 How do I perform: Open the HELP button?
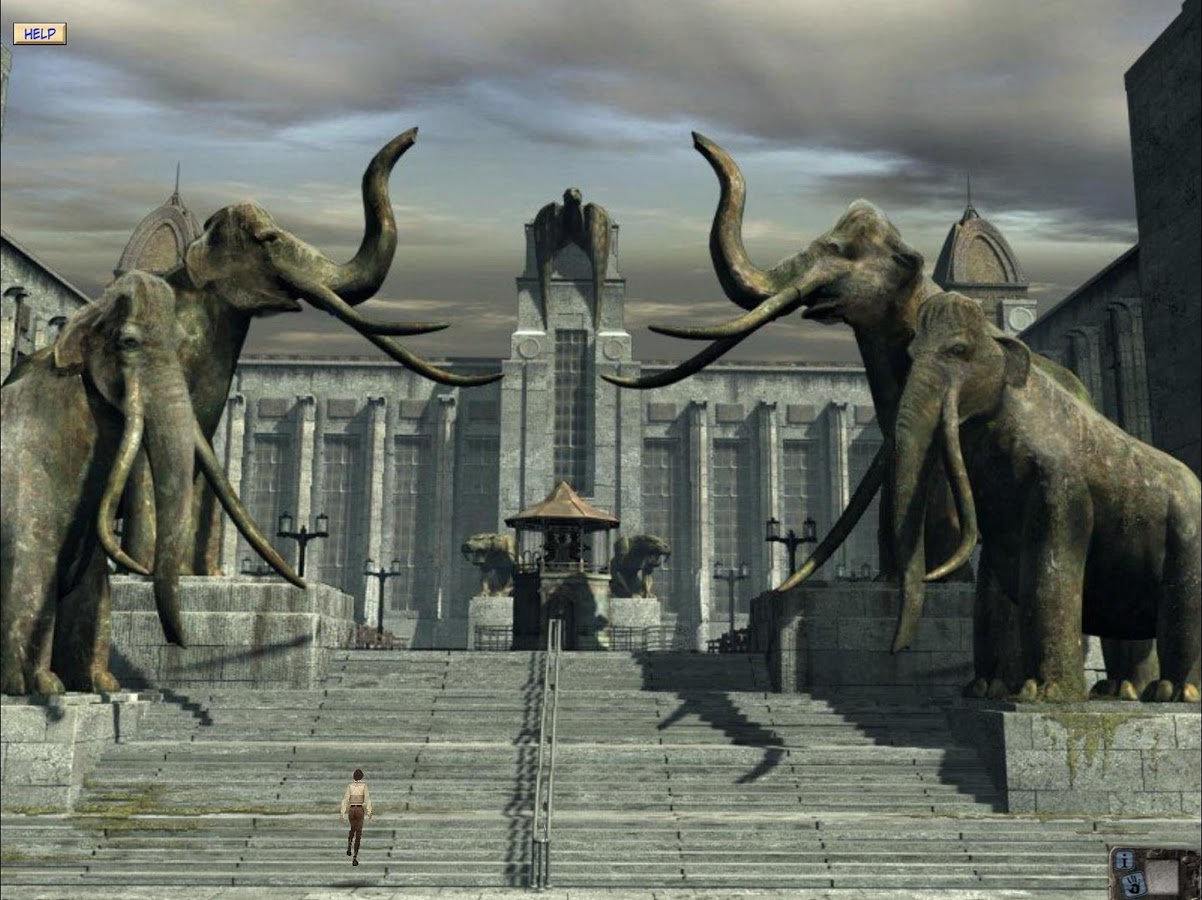click(40, 34)
